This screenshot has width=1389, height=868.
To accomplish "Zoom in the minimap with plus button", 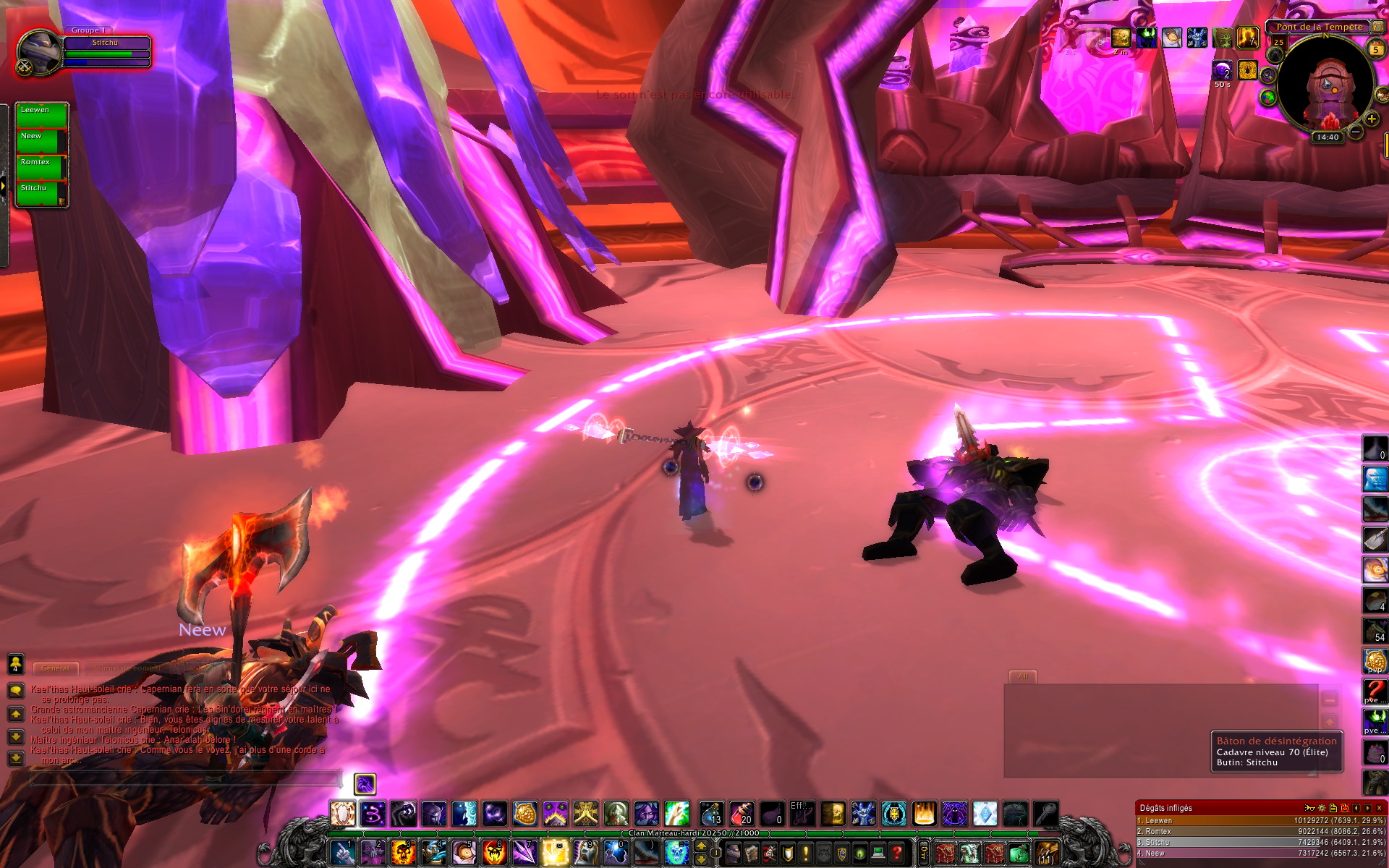I will coord(1371,119).
